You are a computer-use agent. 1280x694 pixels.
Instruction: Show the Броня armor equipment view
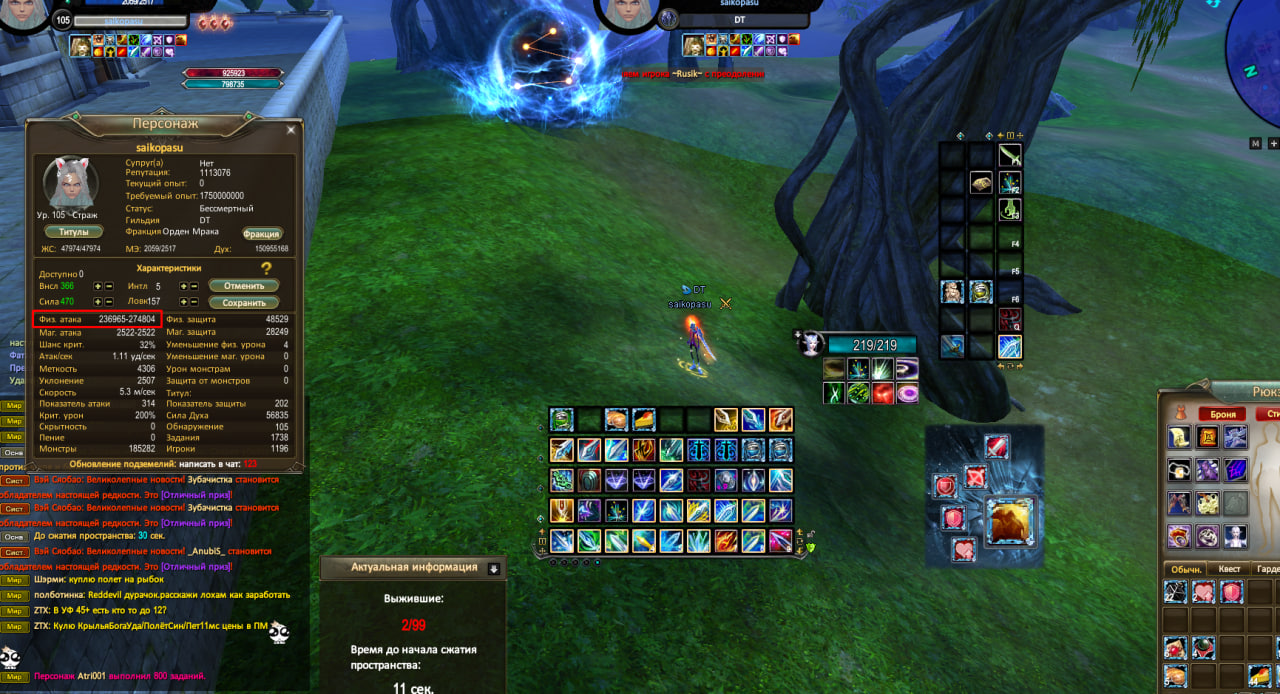pos(1222,413)
